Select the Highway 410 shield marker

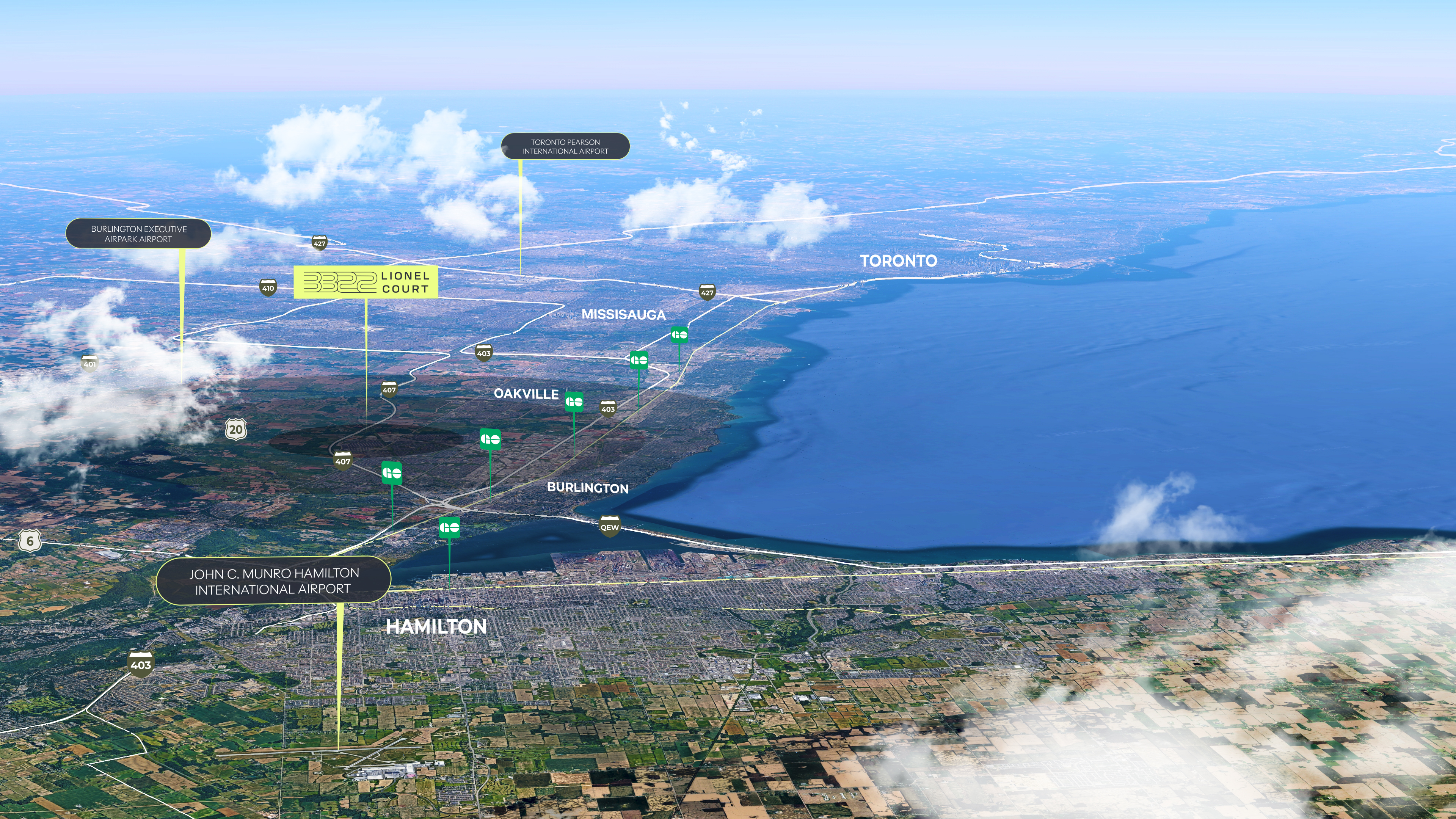[268, 288]
